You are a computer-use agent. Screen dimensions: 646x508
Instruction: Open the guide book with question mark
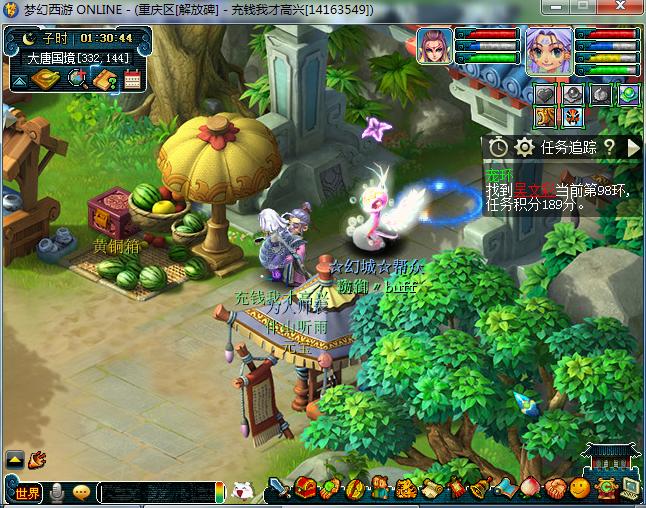[x=104, y=79]
